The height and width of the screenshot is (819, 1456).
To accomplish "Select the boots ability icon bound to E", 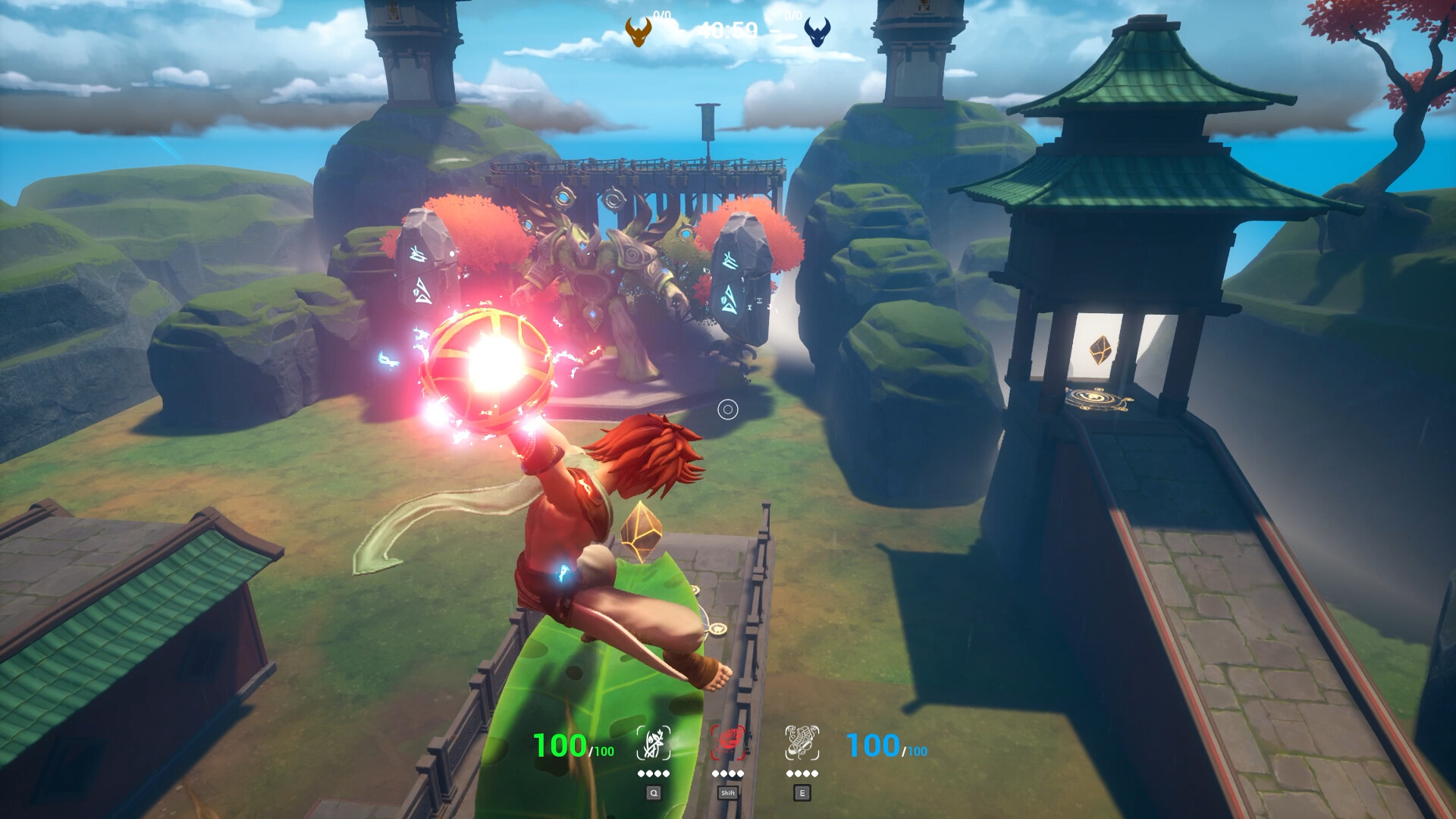I will coord(802,742).
